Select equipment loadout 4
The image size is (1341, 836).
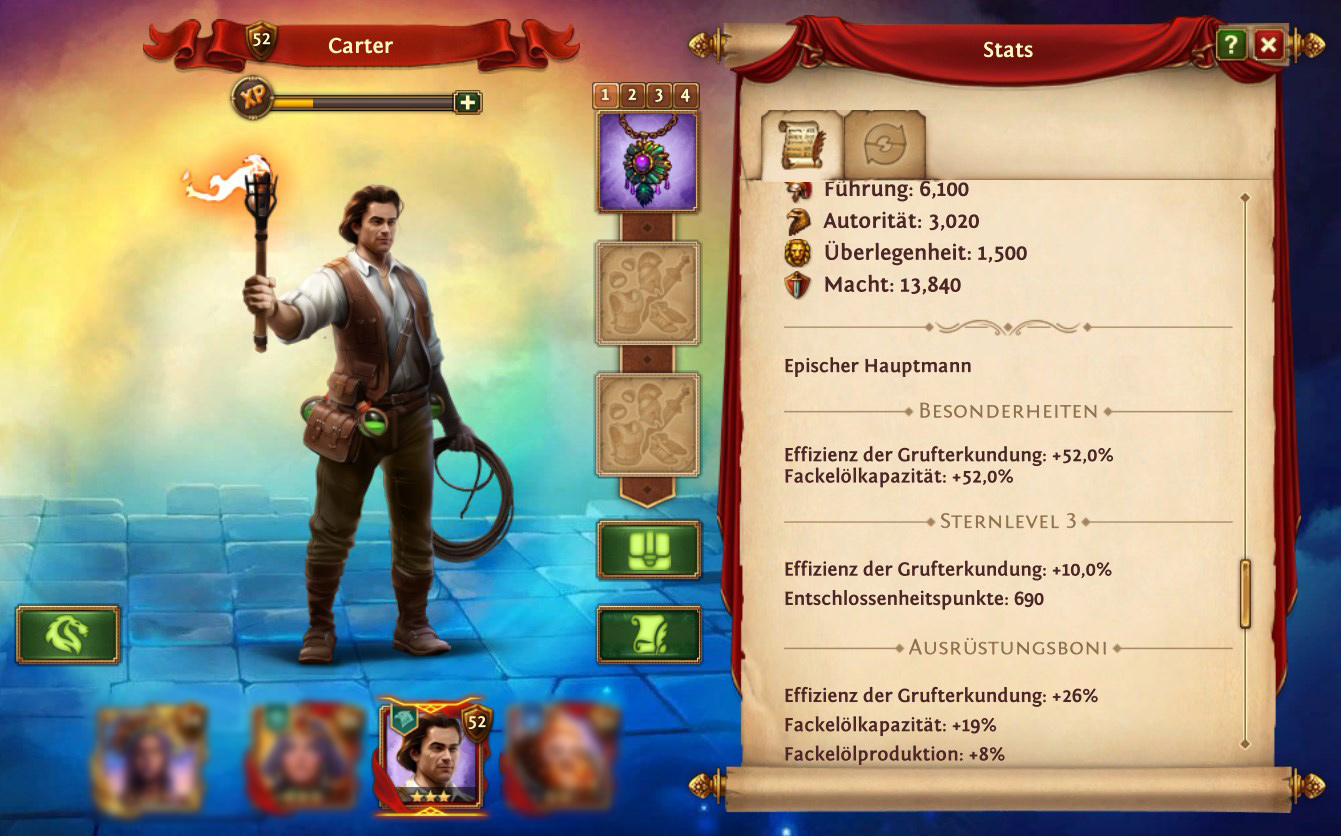[x=685, y=96]
